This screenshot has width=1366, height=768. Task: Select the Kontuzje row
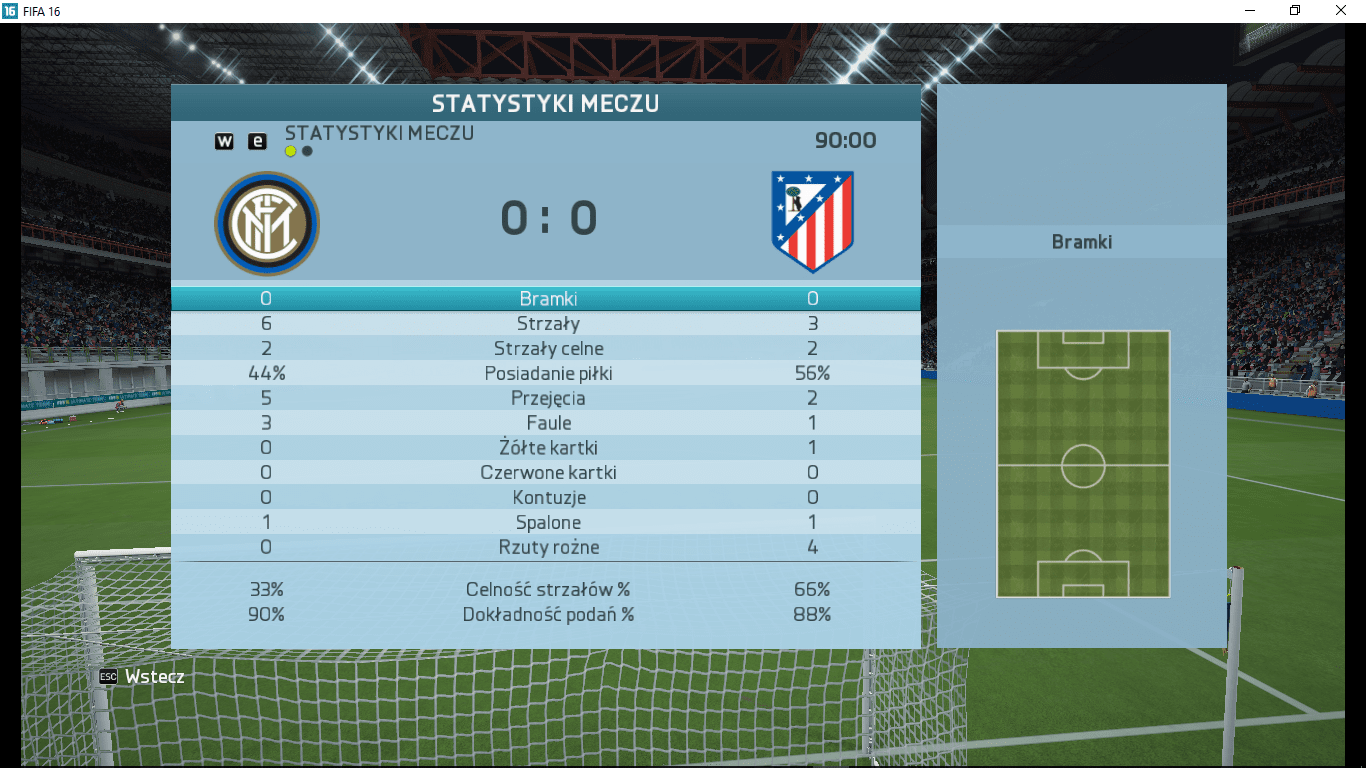coord(548,498)
